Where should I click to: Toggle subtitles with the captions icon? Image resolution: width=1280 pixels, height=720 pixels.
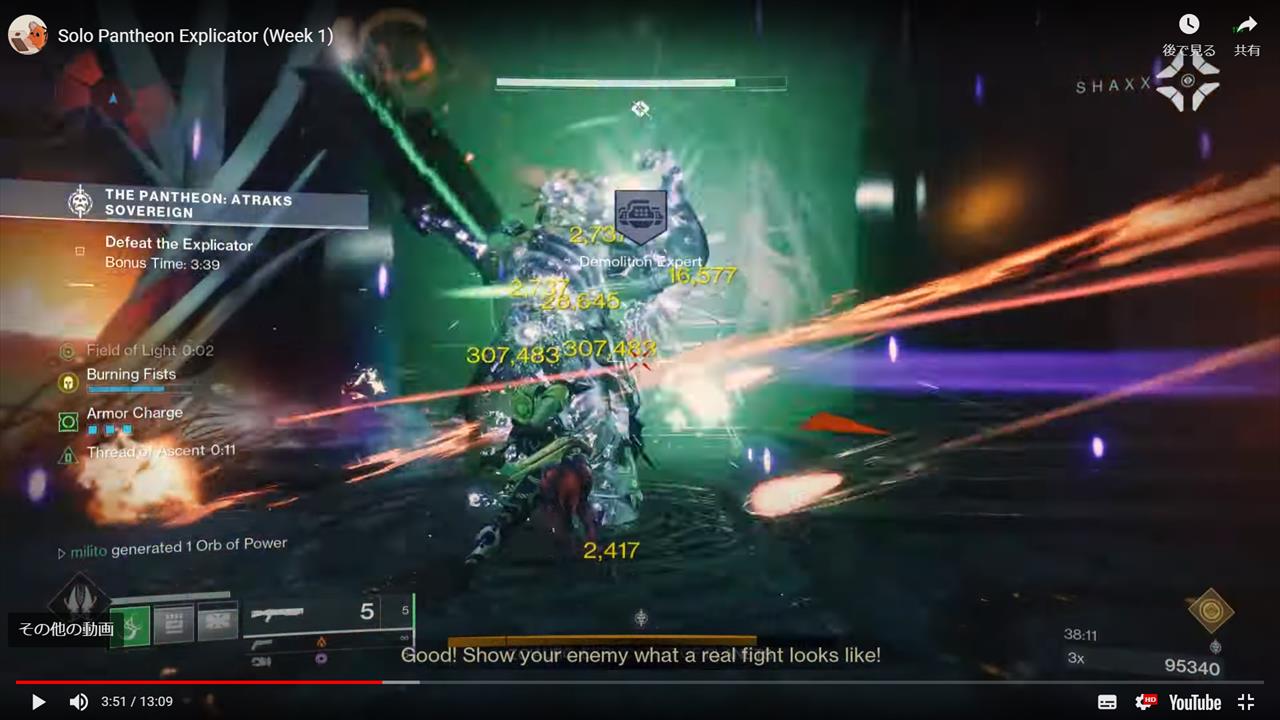click(x=1107, y=701)
